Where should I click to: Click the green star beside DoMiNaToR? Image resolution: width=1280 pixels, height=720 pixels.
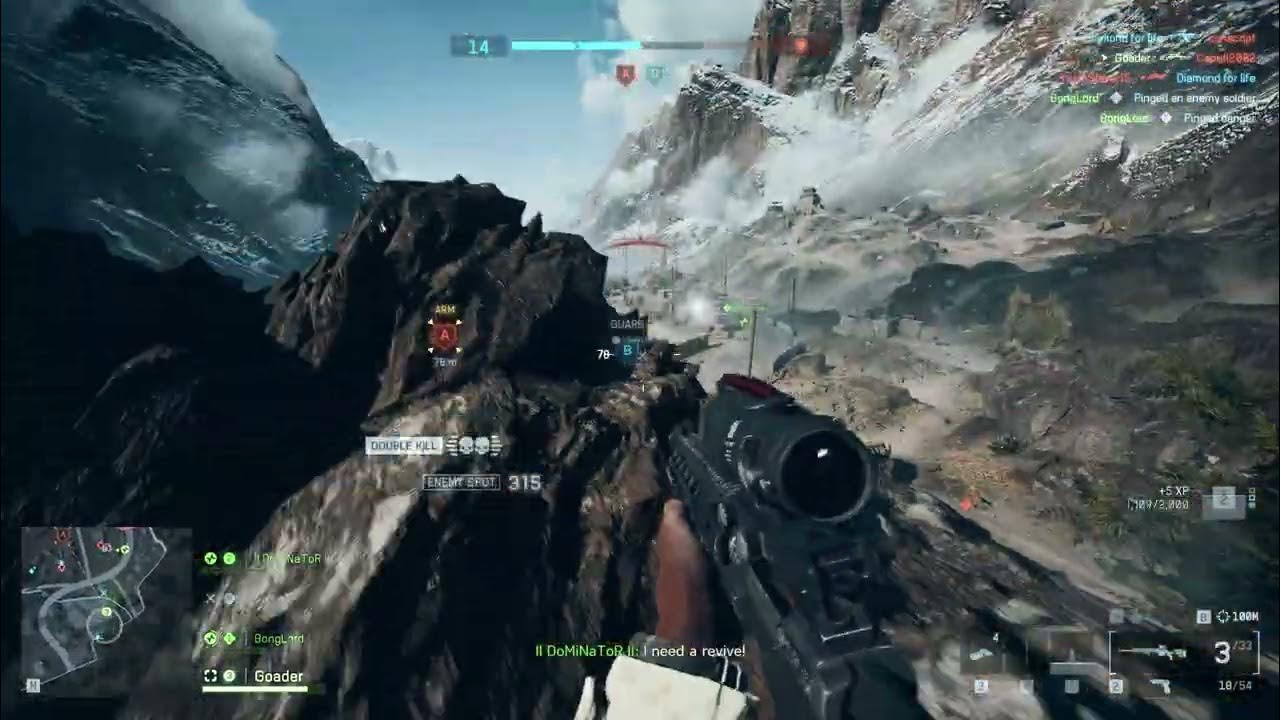[210, 558]
